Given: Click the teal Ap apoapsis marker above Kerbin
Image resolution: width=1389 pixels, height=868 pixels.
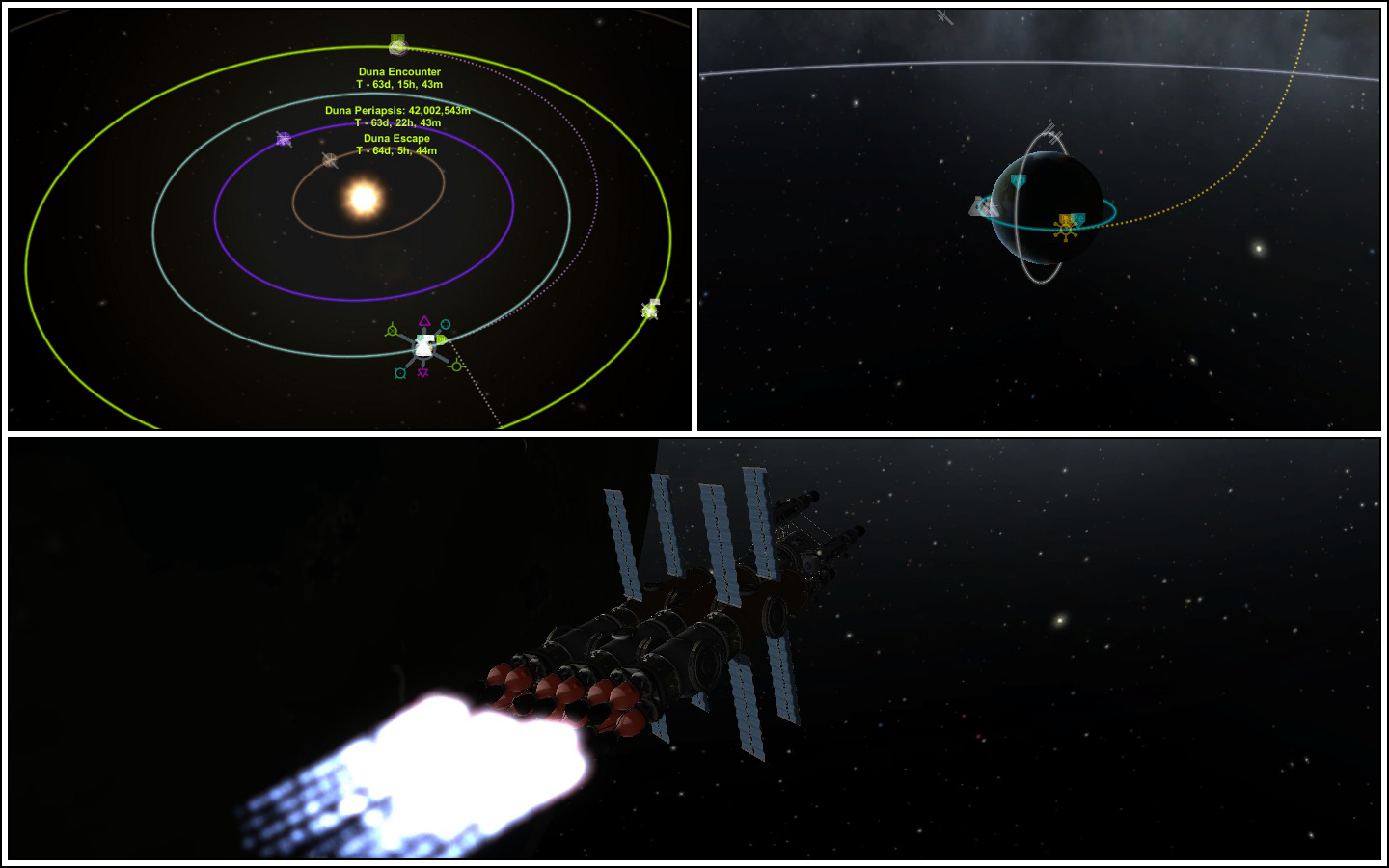Looking at the screenshot, I should 1019,180.
